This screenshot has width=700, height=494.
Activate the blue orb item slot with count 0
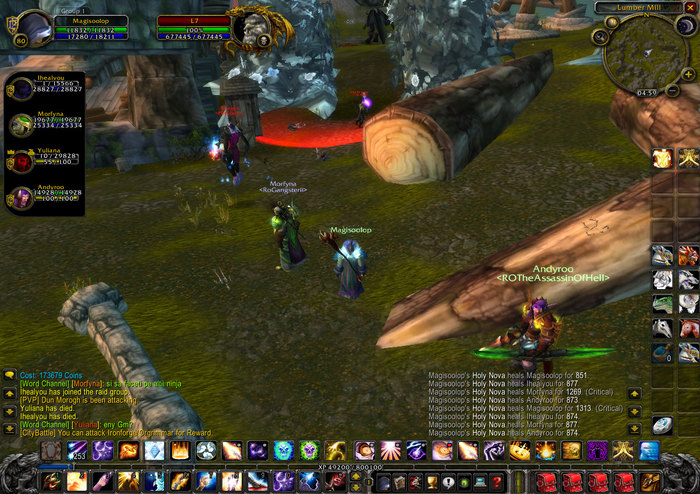coord(663,352)
